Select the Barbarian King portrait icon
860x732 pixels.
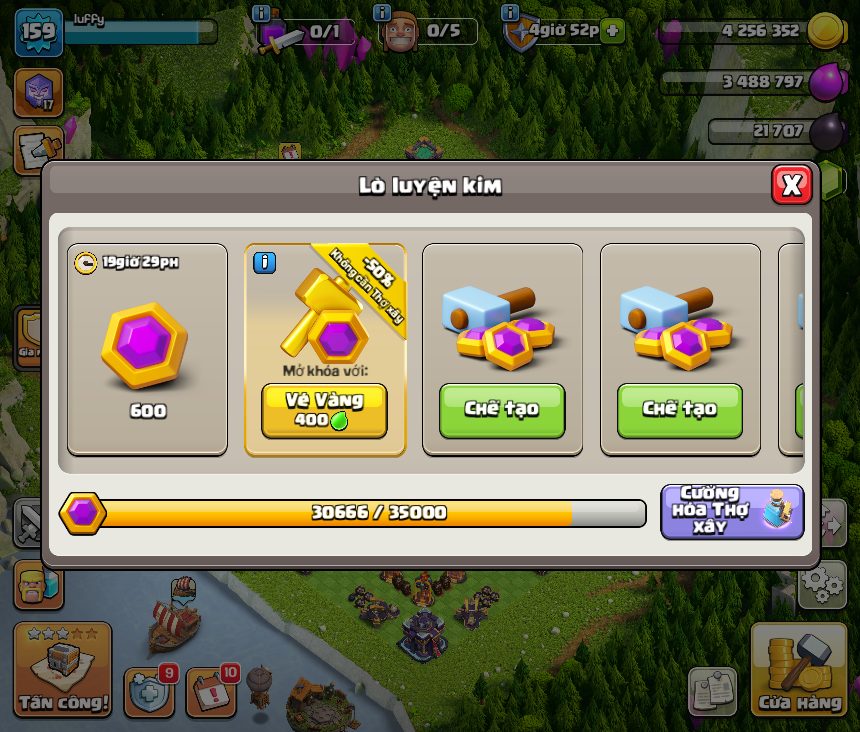[37, 585]
